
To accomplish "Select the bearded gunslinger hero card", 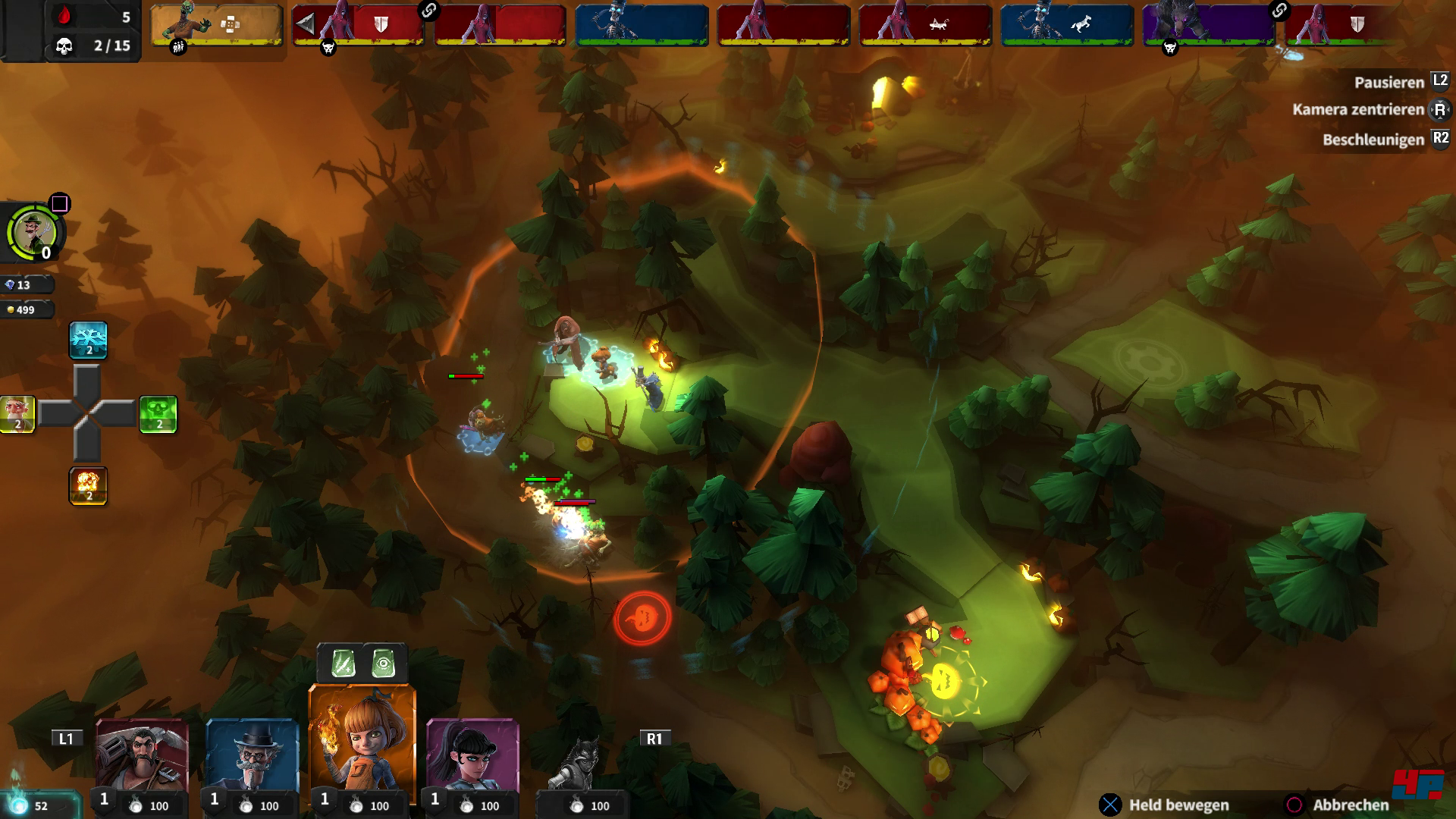I will (142, 758).
